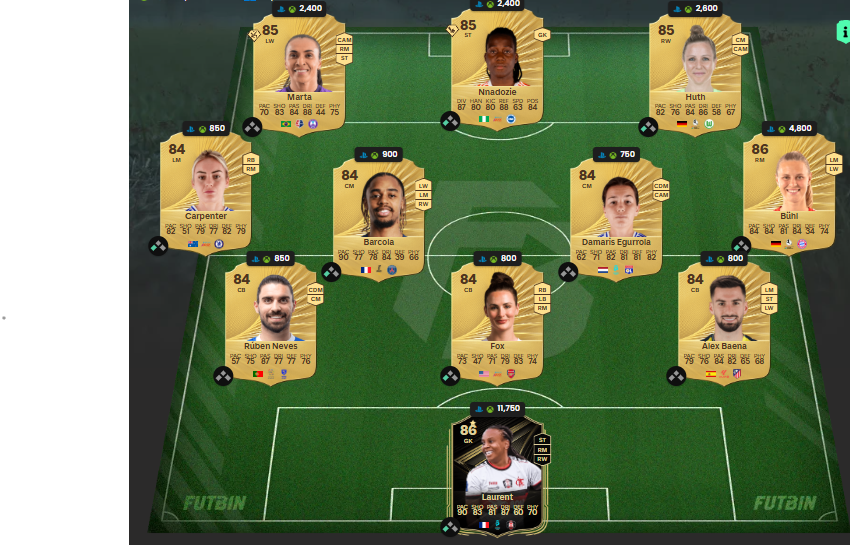Screen dimensions: 850x545
Task: Click the chemistry style icon beside Ruben Neves
Action: click(x=223, y=376)
